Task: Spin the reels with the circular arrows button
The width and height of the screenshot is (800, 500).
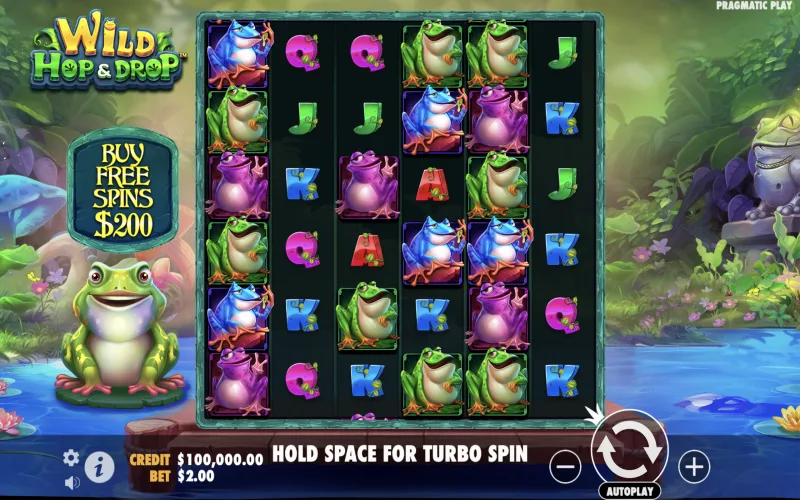Action: (629, 452)
